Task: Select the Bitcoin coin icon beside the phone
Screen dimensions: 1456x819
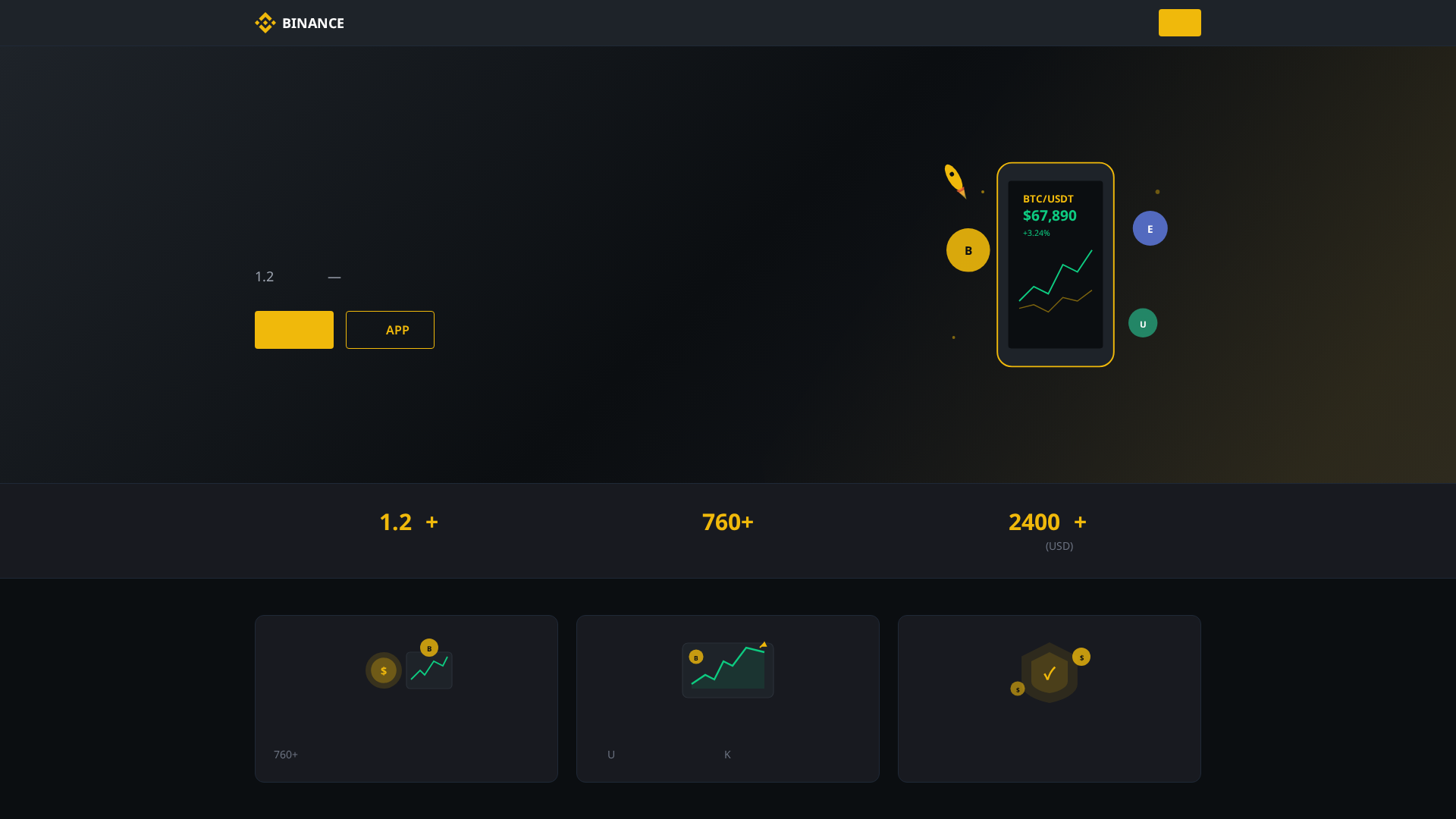Action: (x=968, y=249)
